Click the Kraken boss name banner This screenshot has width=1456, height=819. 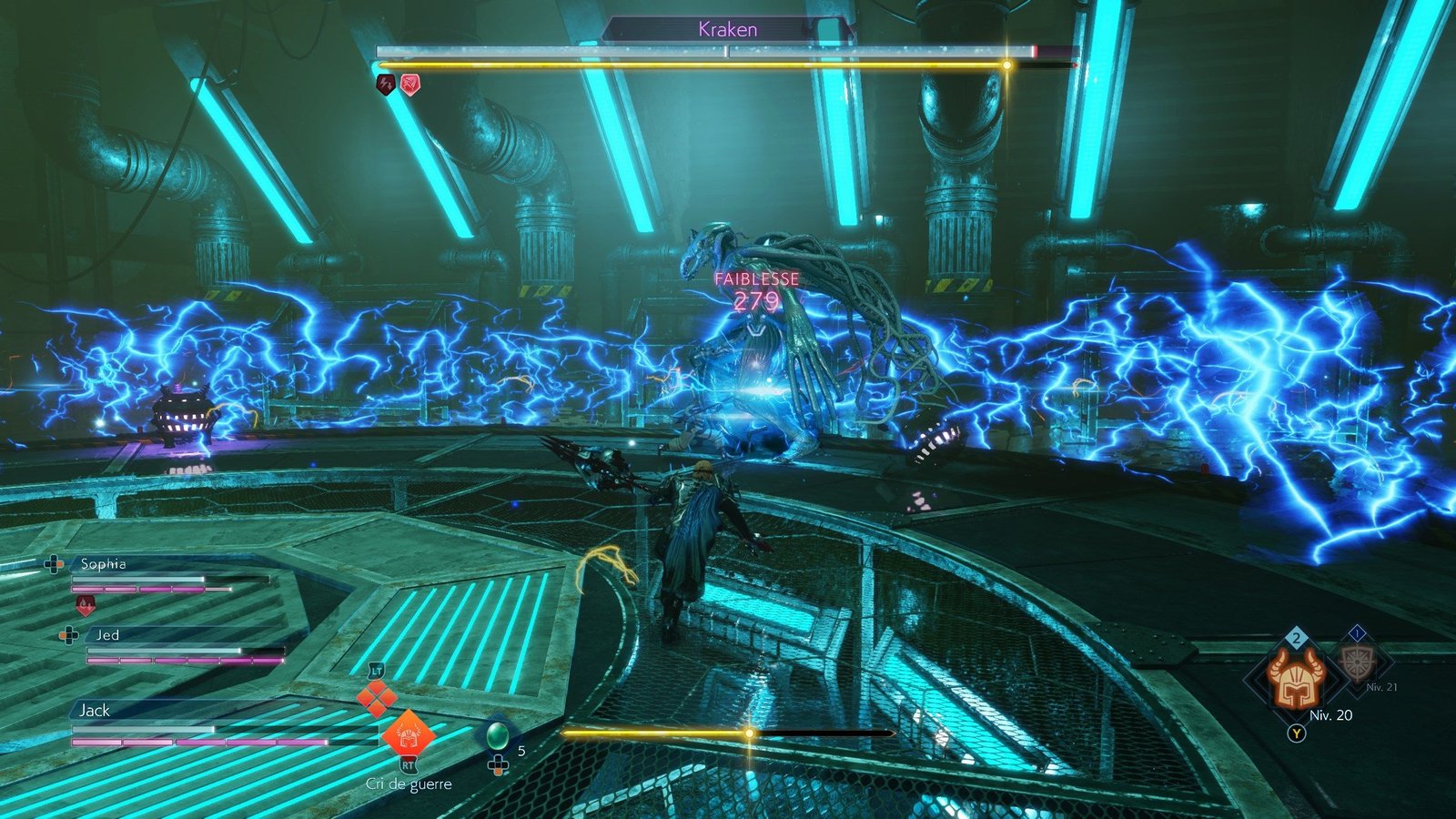(727, 29)
